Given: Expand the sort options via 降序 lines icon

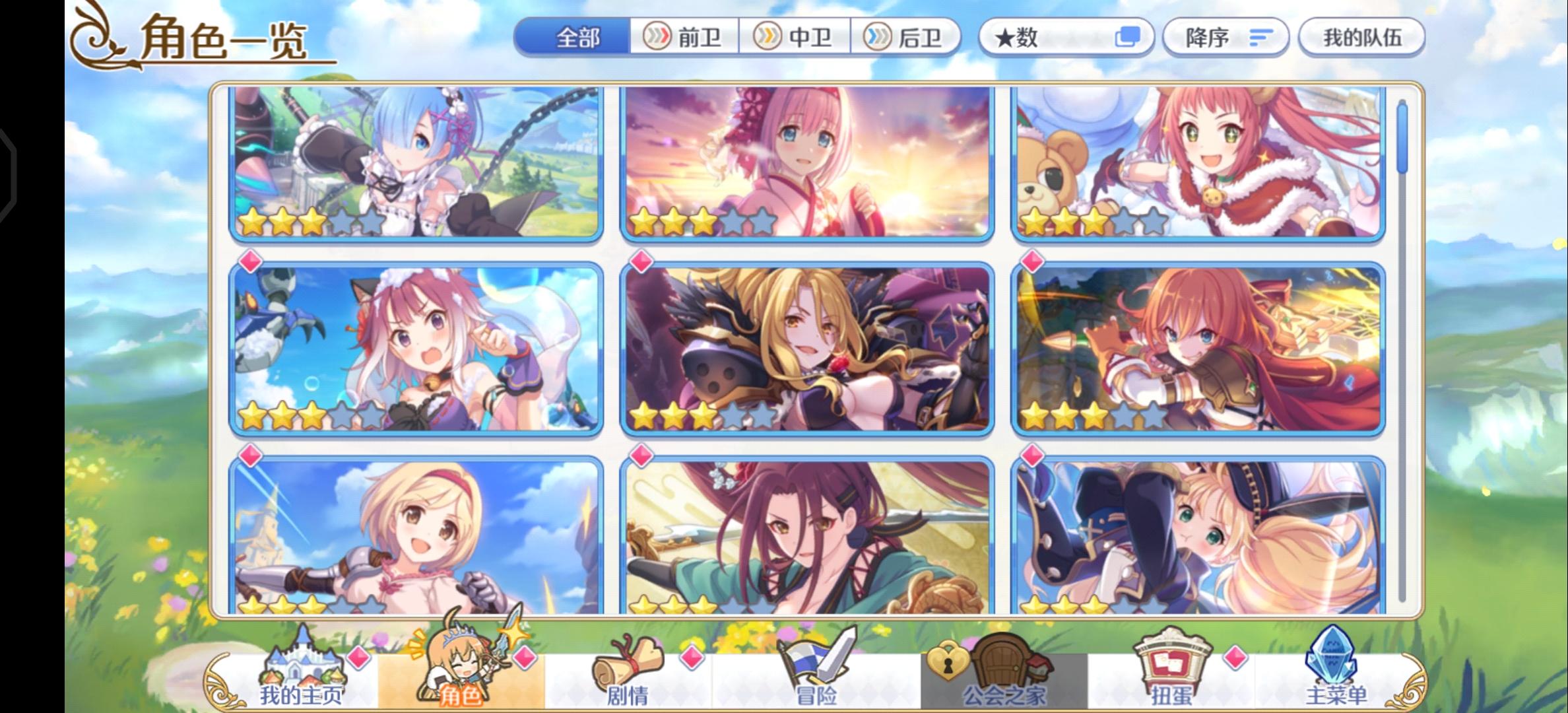Looking at the screenshot, I should click(1261, 38).
